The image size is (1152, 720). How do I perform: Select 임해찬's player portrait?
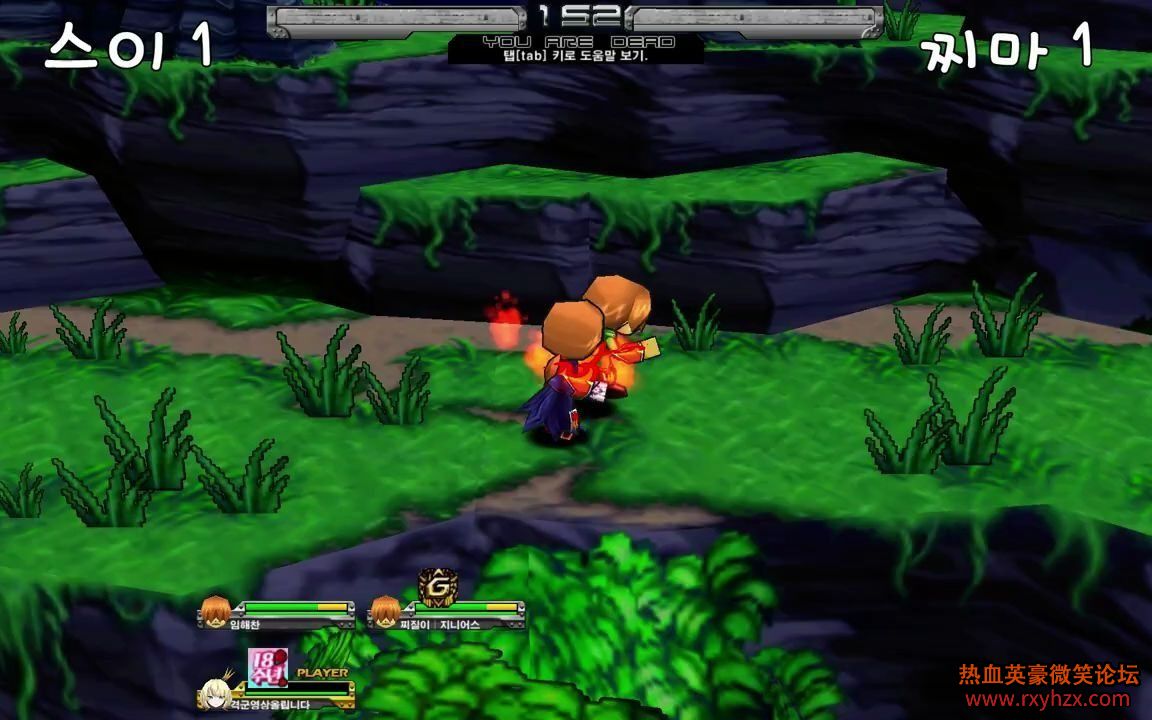pyautogui.click(x=214, y=610)
